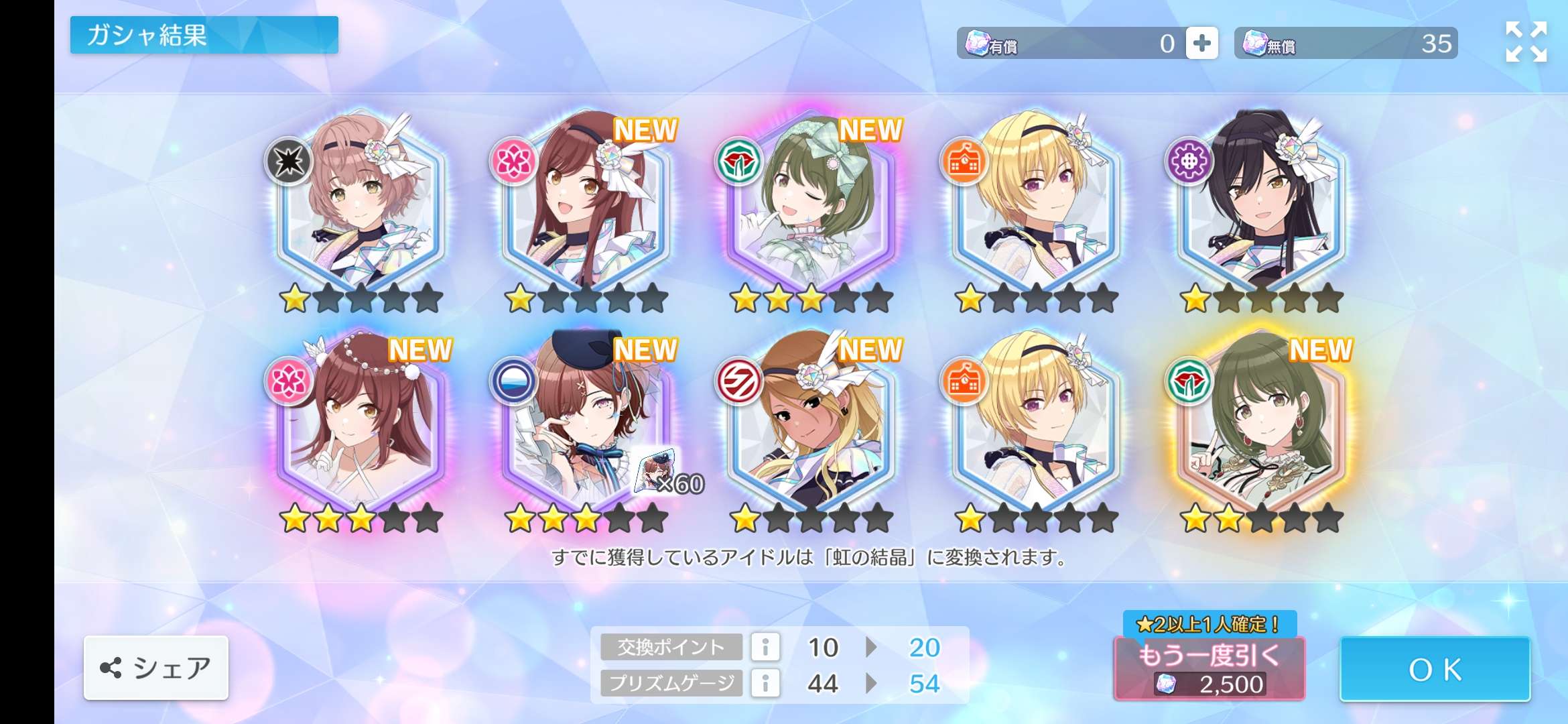Share the gacha results via シェア
The height and width of the screenshot is (724, 1568).
pos(156,668)
